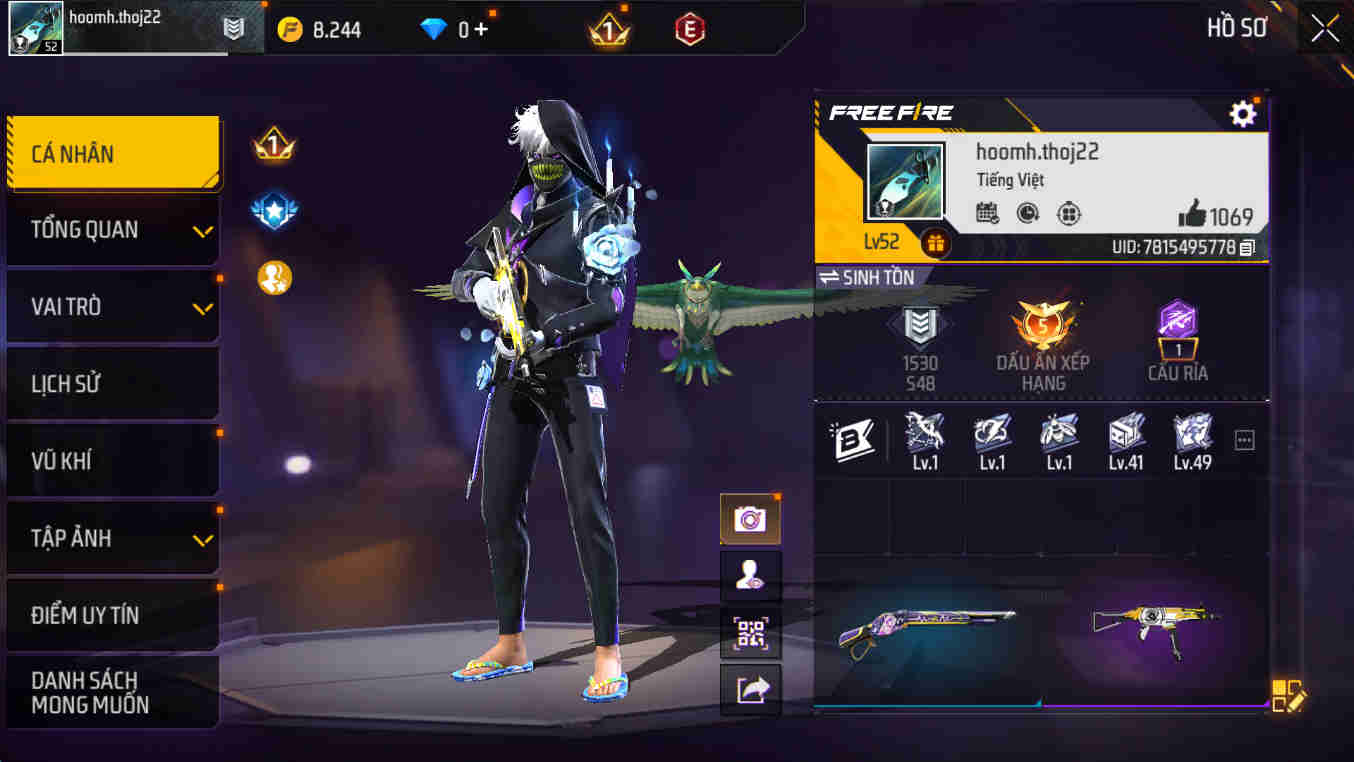Expand the TỔNG QUAN section
1354x762 pixels.
pos(113,229)
